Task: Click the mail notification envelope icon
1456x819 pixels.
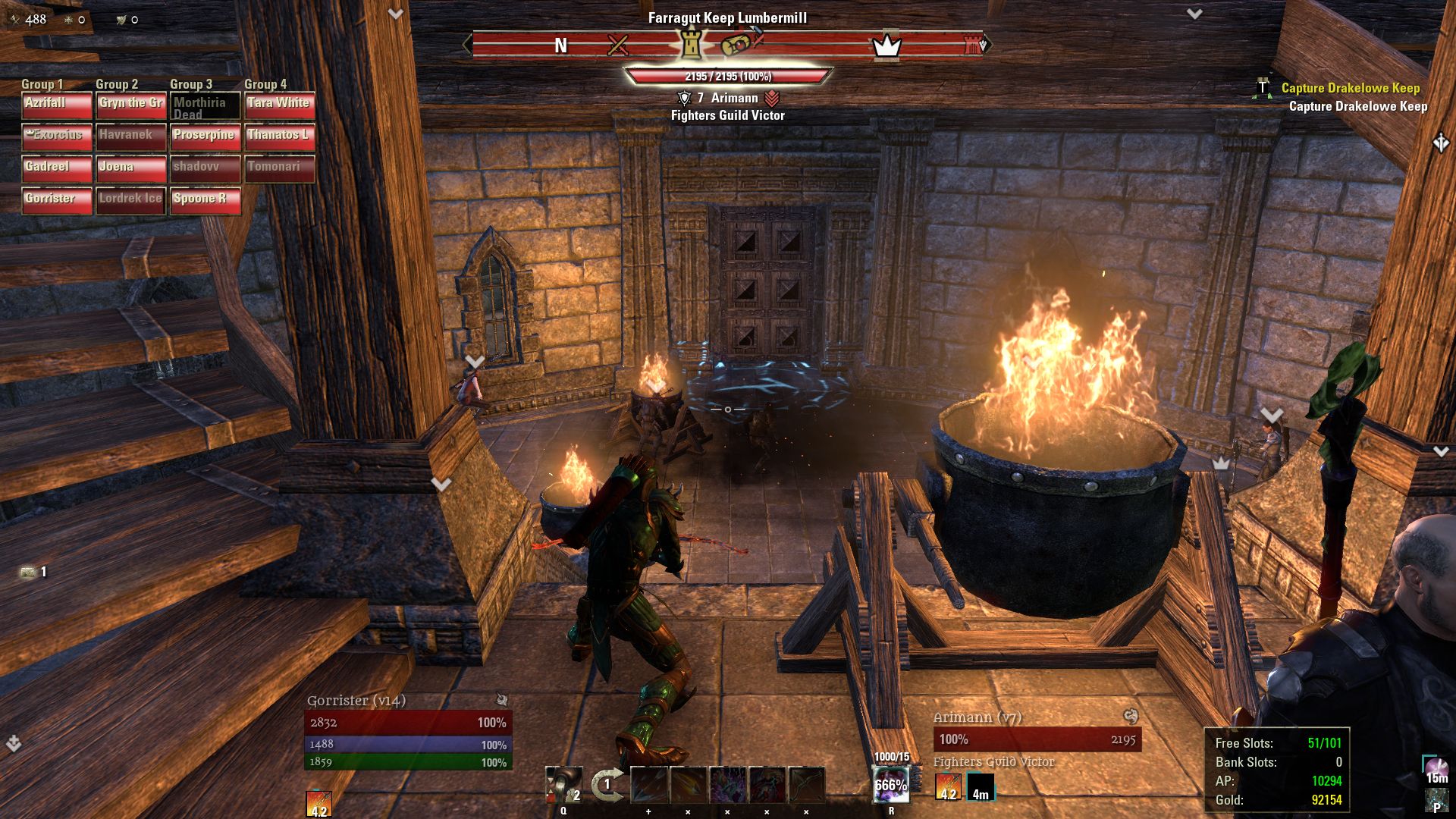Action: (29, 572)
